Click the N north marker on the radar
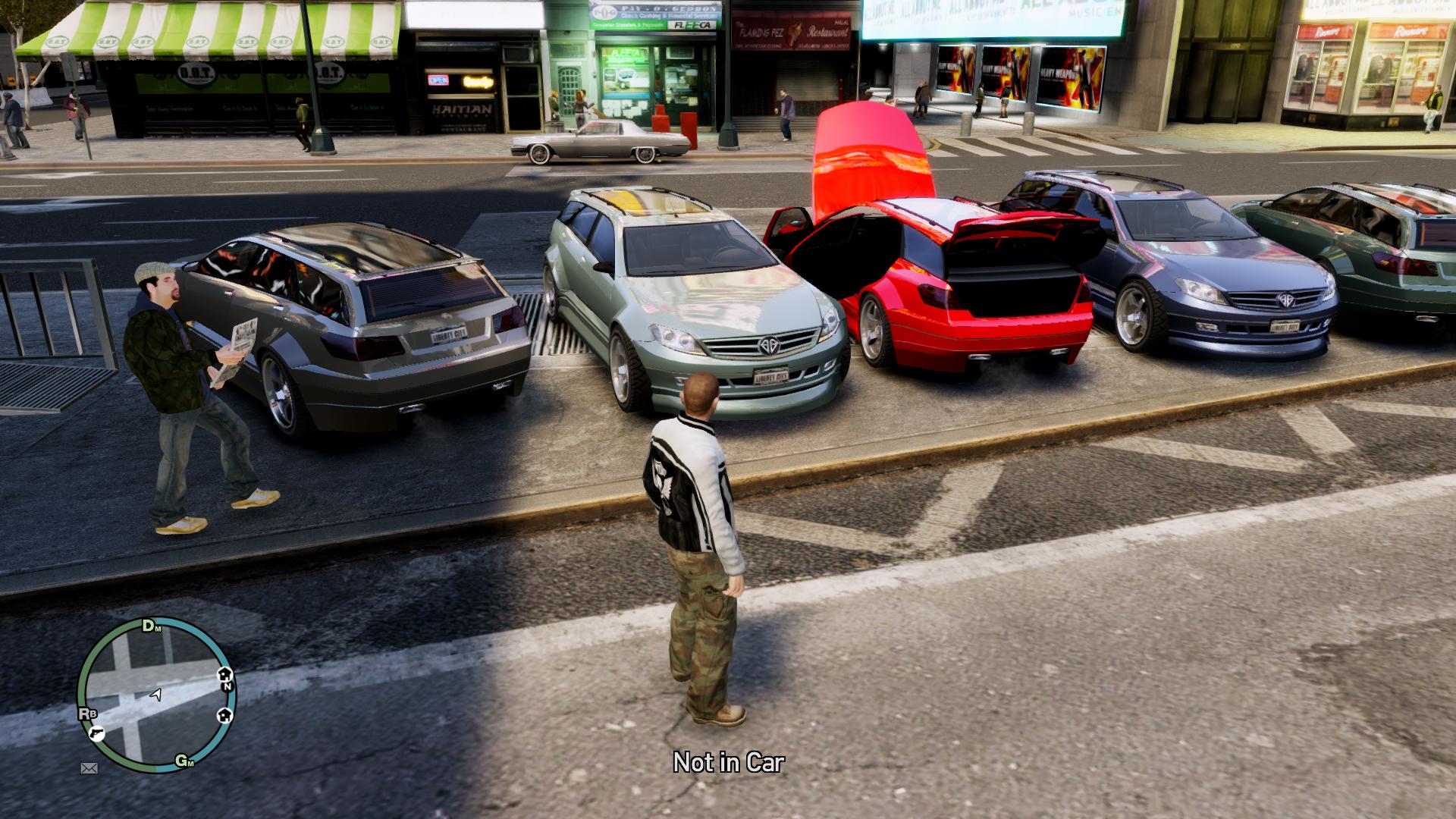1456x819 pixels. (227, 686)
